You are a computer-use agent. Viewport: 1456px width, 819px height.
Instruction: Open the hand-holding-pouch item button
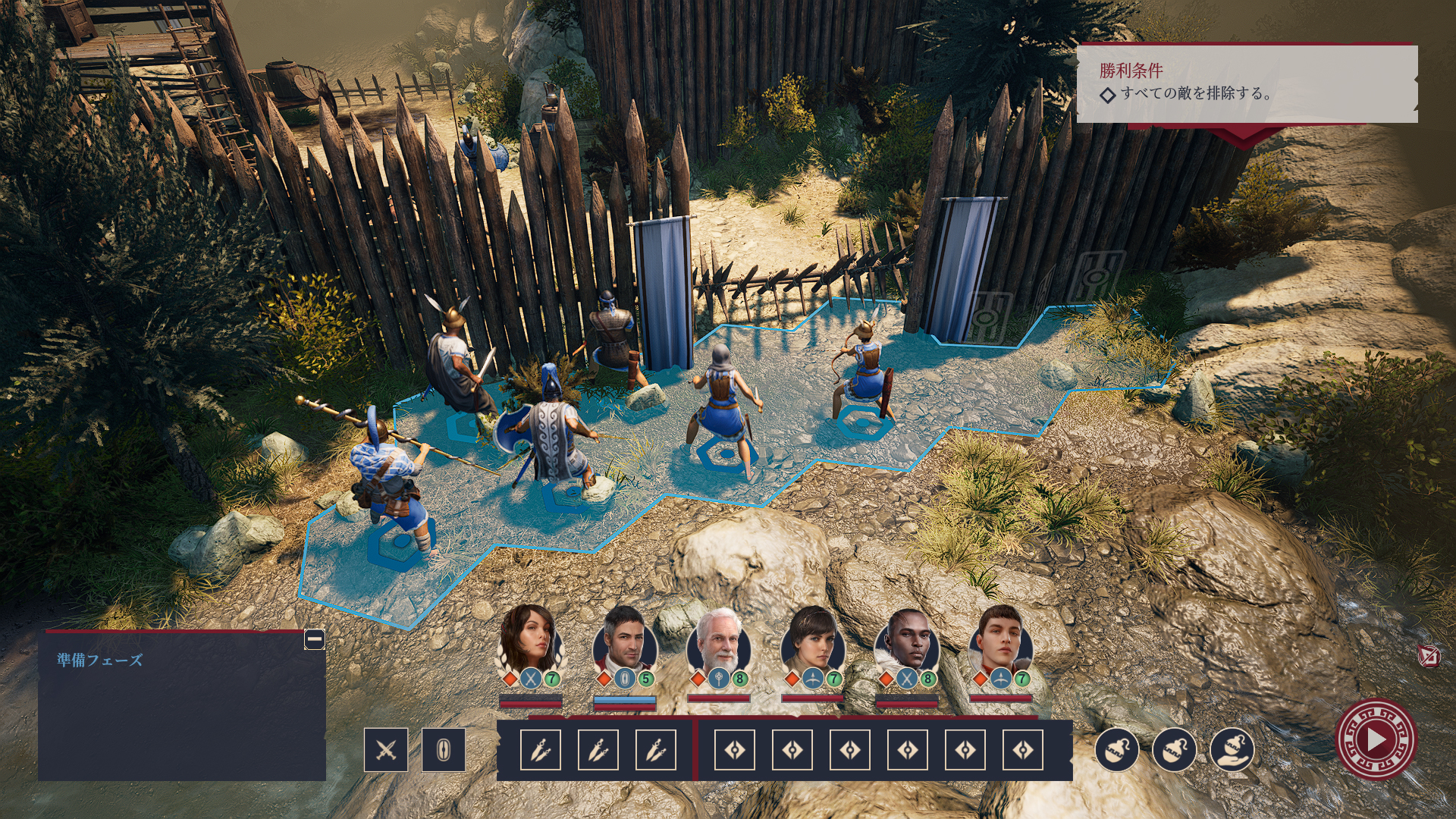pos(1232,750)
